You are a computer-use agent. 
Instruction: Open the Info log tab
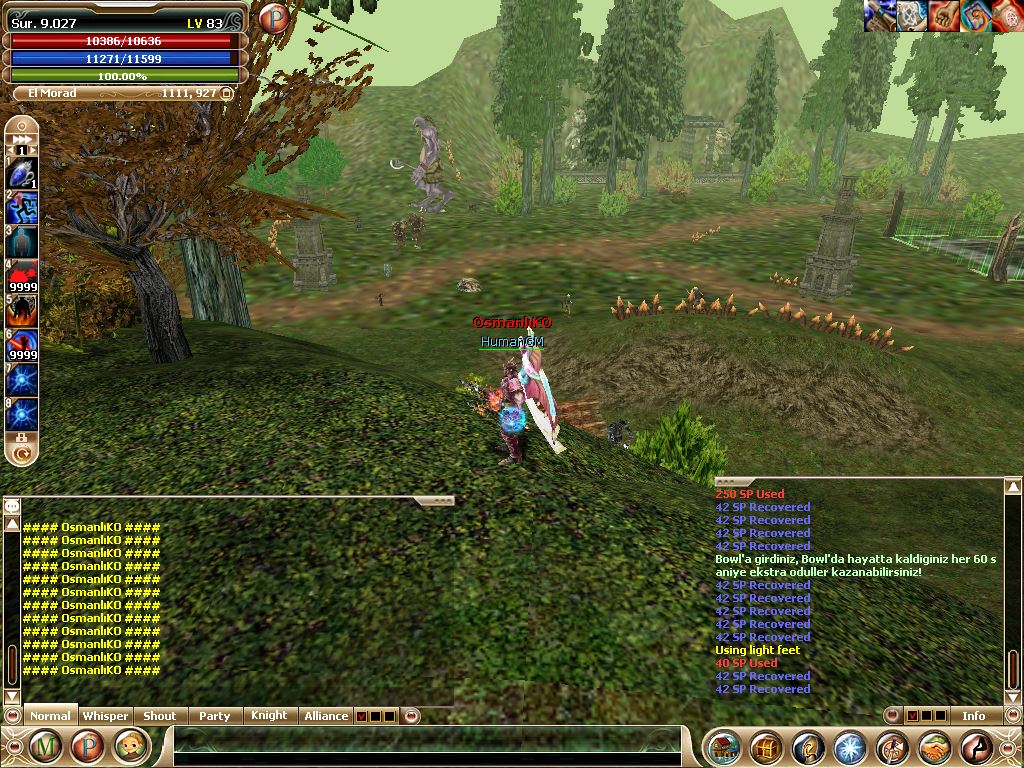(973, 716)
